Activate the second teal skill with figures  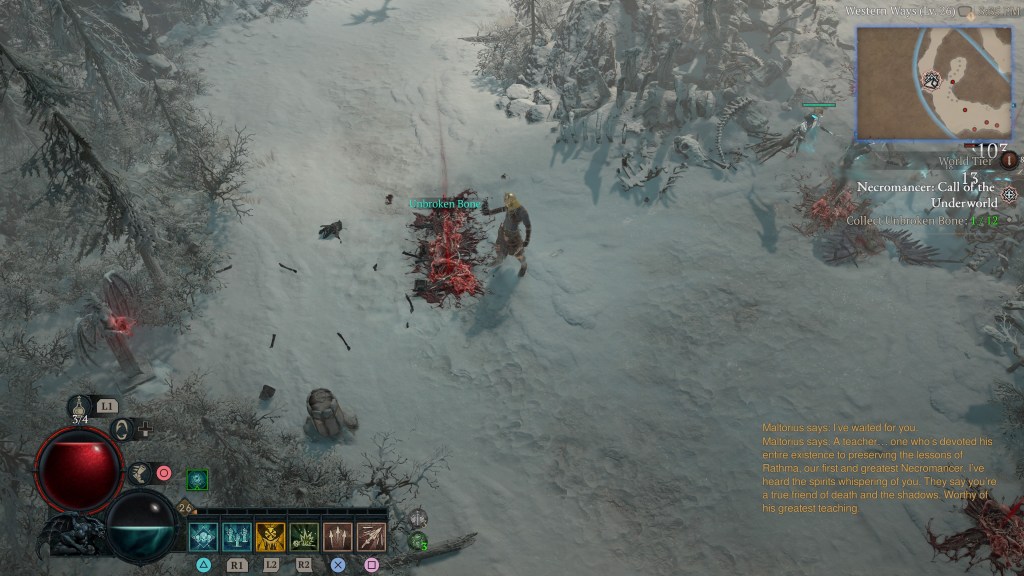tap(237, 537)
